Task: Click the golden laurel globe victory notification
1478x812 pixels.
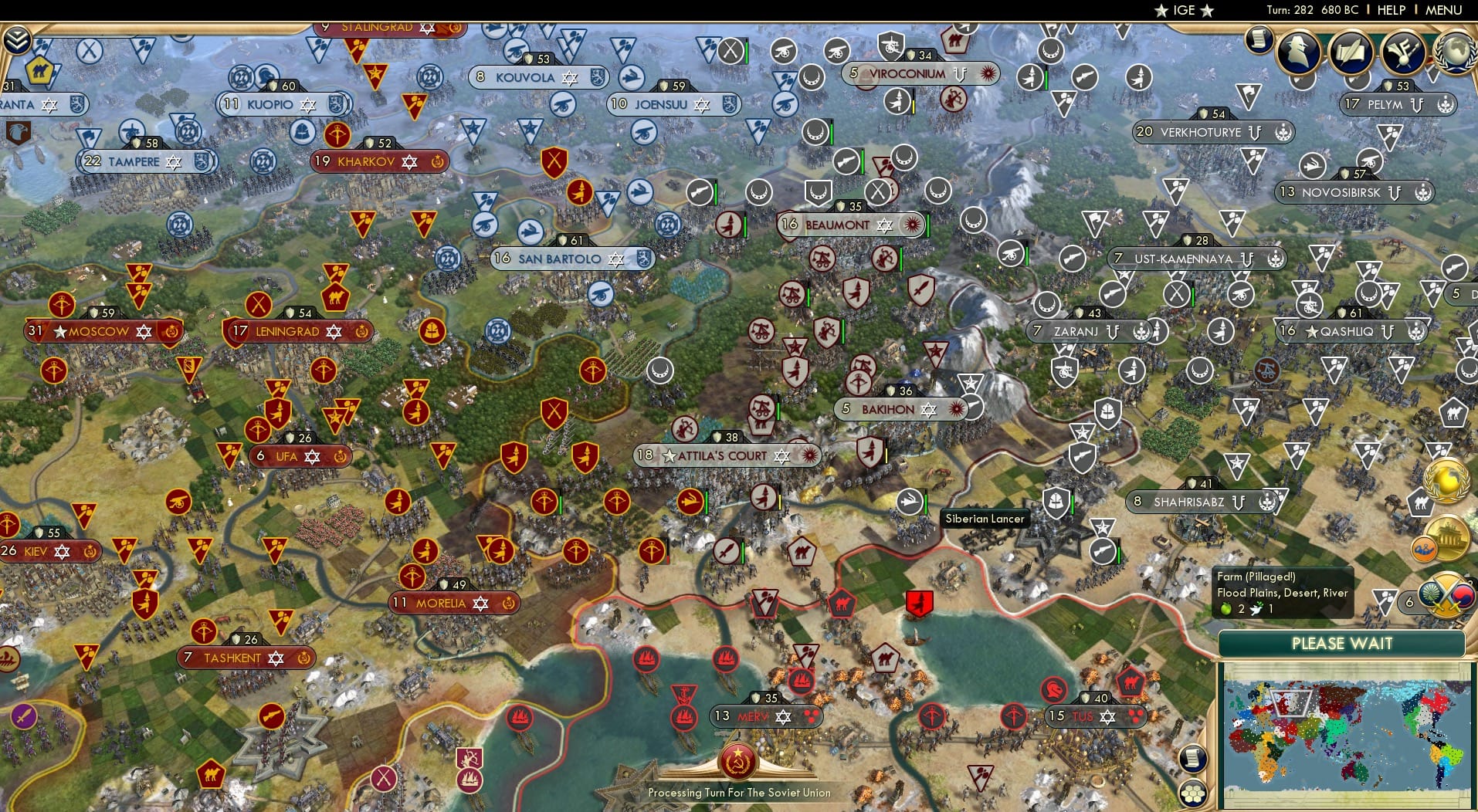Action: [x=1447, y=480]
